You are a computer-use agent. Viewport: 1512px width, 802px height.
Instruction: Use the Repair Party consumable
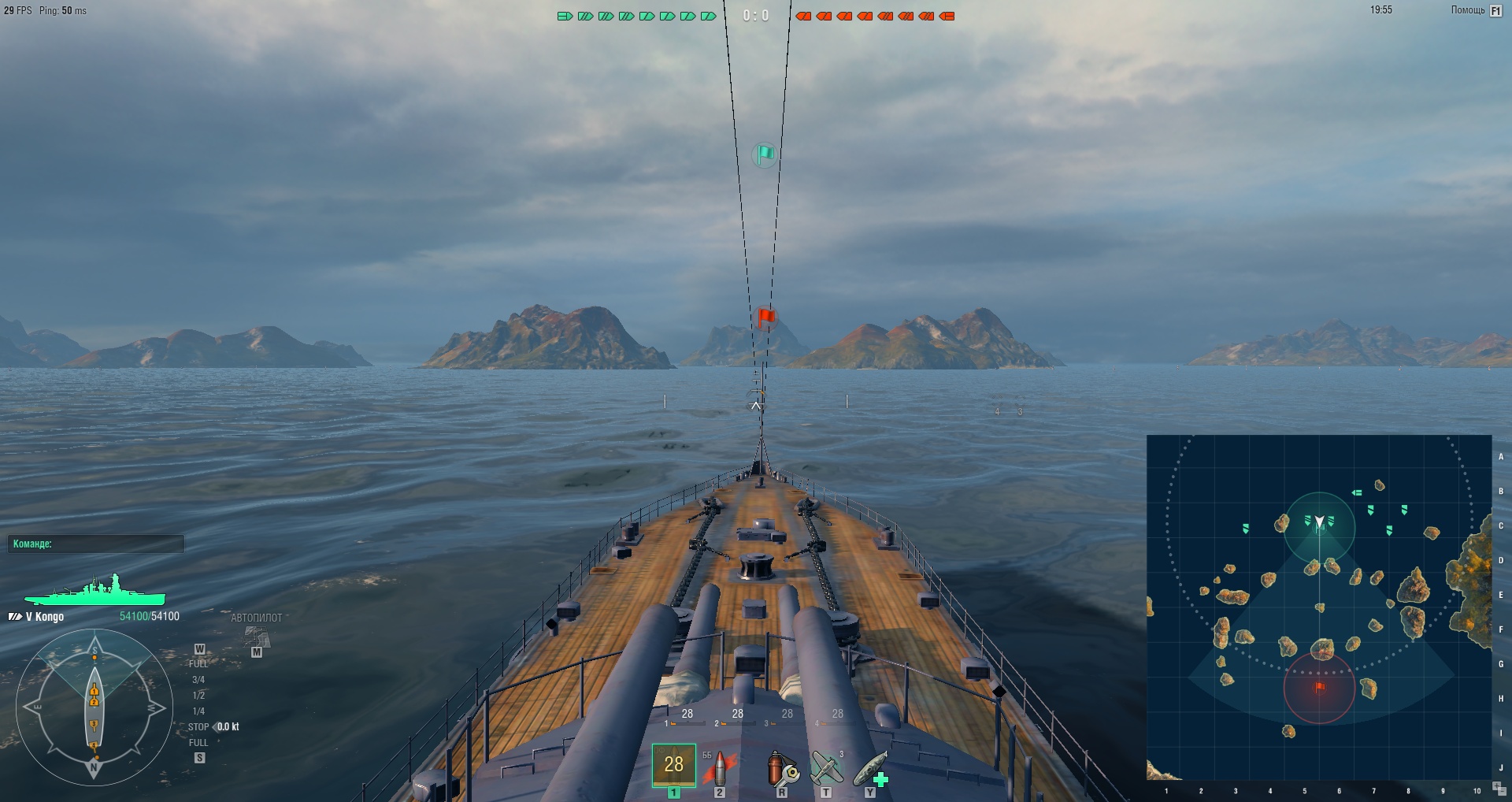coord(870,767)
